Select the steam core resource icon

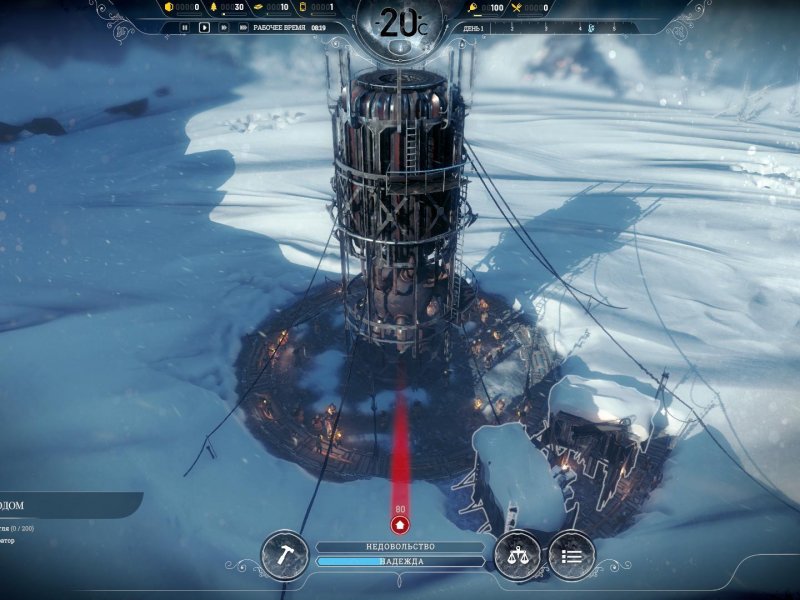click(x=302, y=8)
